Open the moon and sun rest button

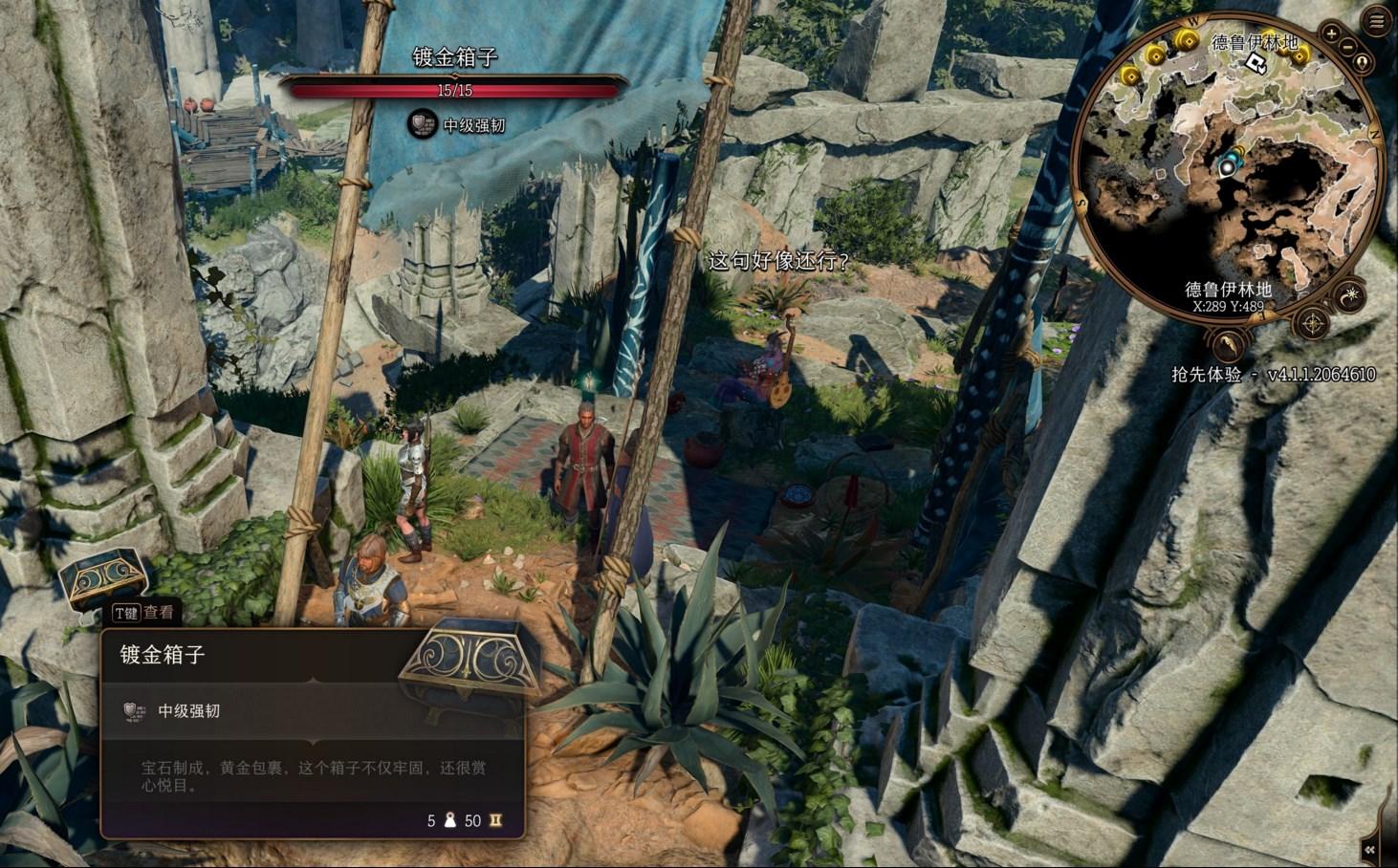pyautogui.click(x=1351, y=296)
